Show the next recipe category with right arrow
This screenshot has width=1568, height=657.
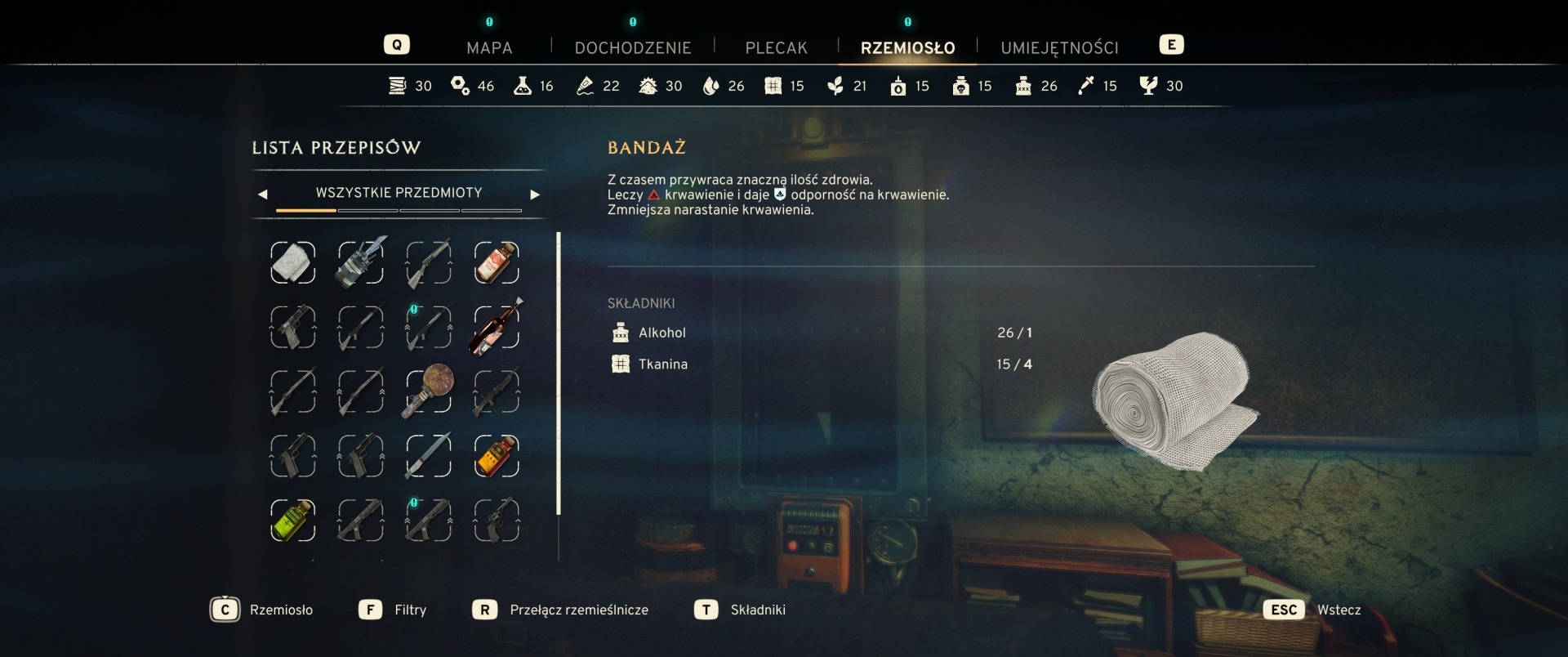(x=535, y=194)
